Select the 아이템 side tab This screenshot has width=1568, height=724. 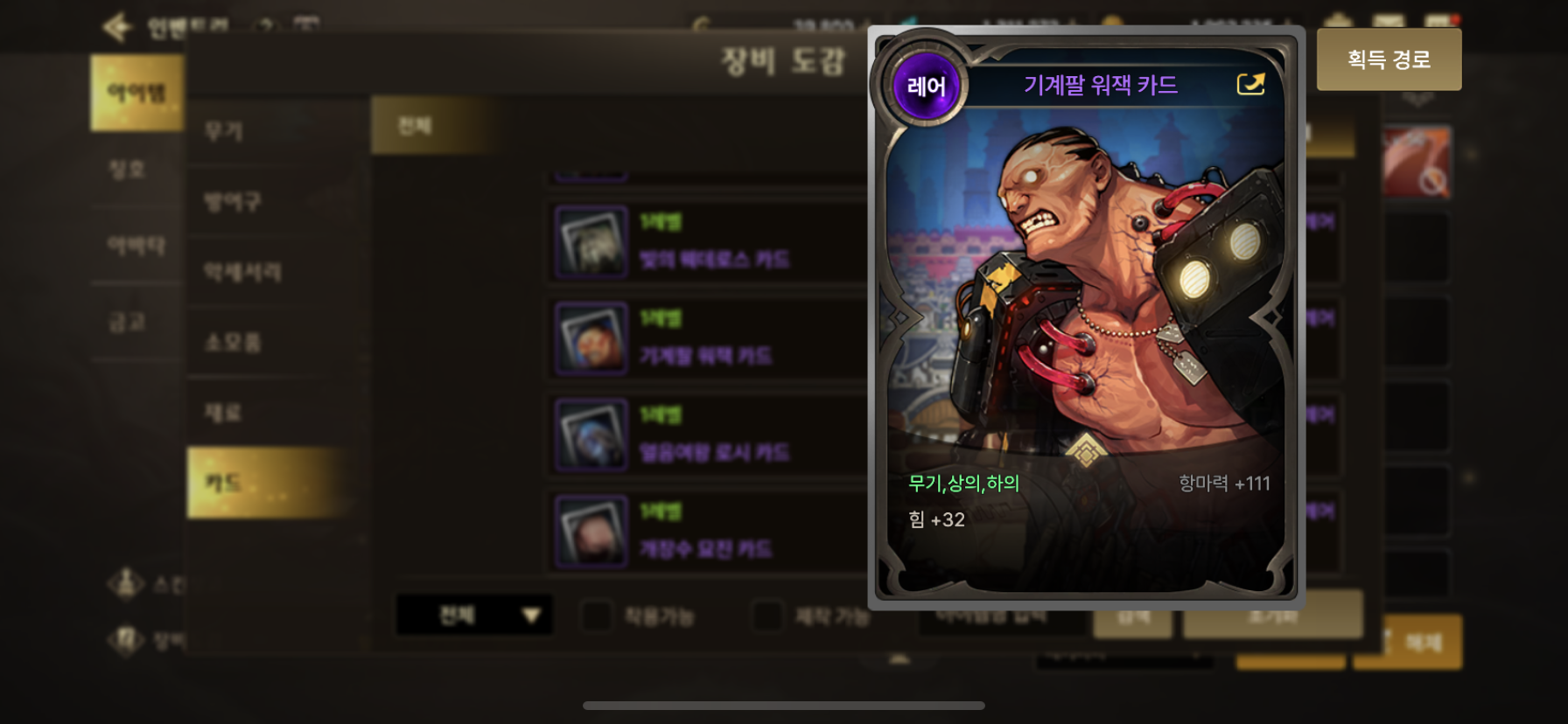click(136, 93)
